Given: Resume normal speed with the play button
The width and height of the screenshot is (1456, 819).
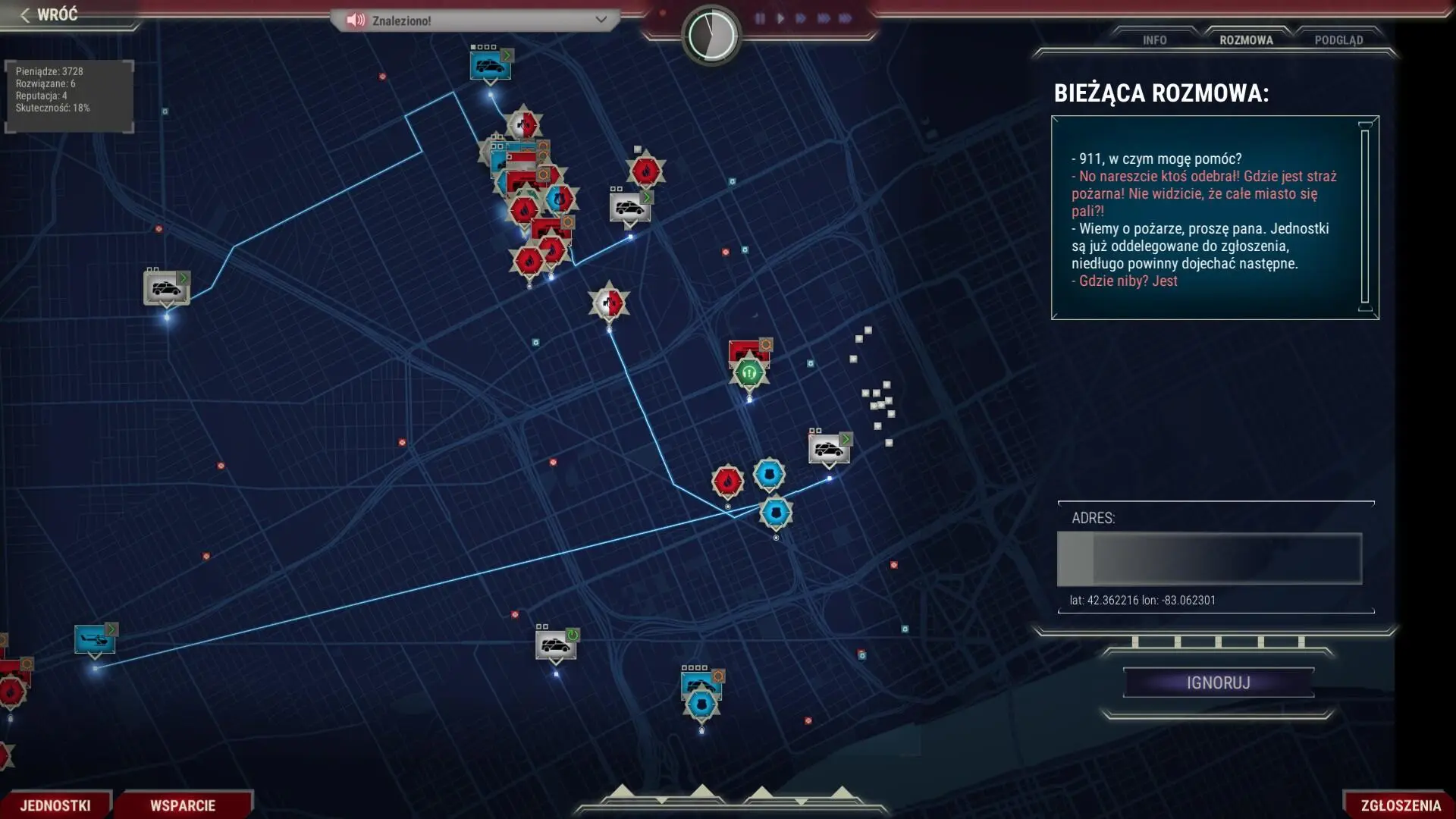Looking at the screenshot, I should click(780, 18).
